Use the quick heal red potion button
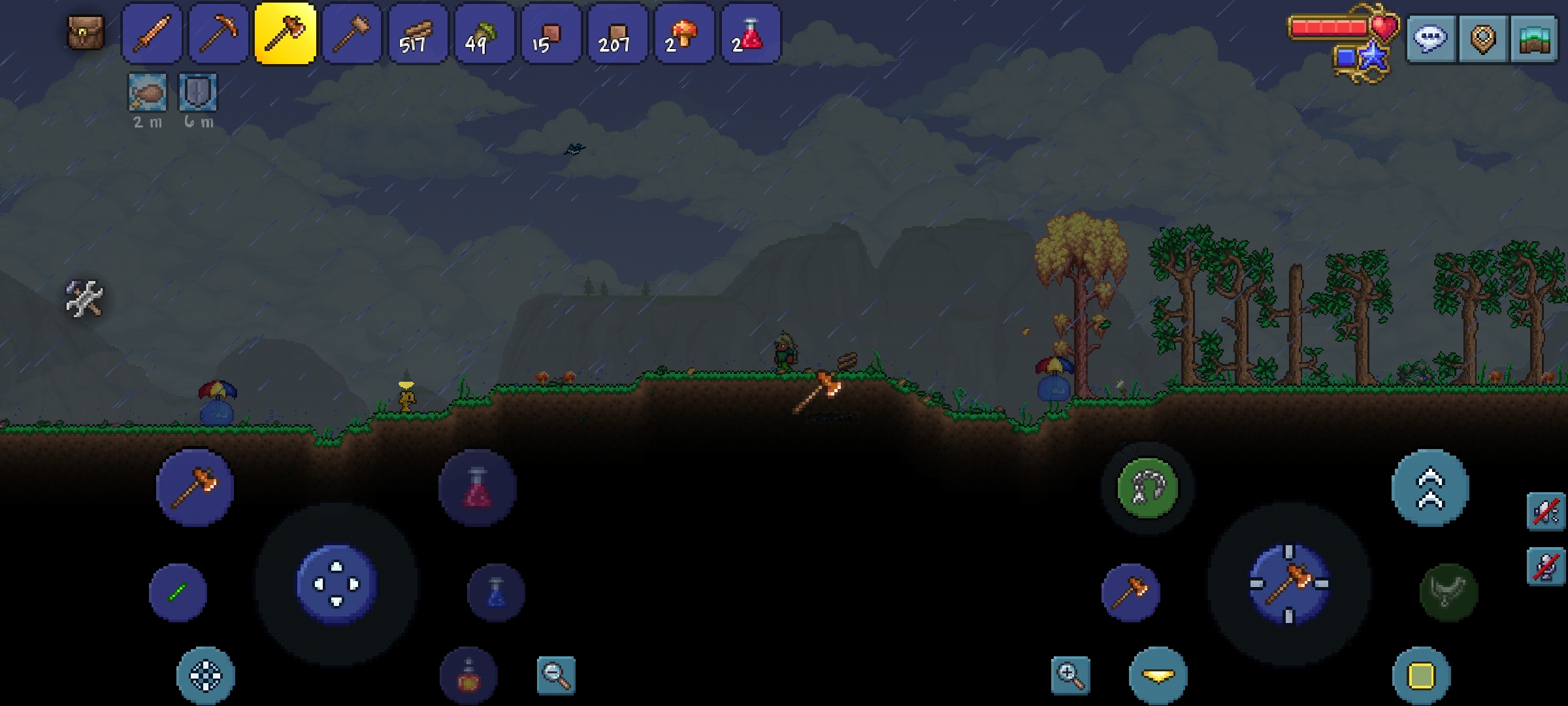 (x=478, y=488)
